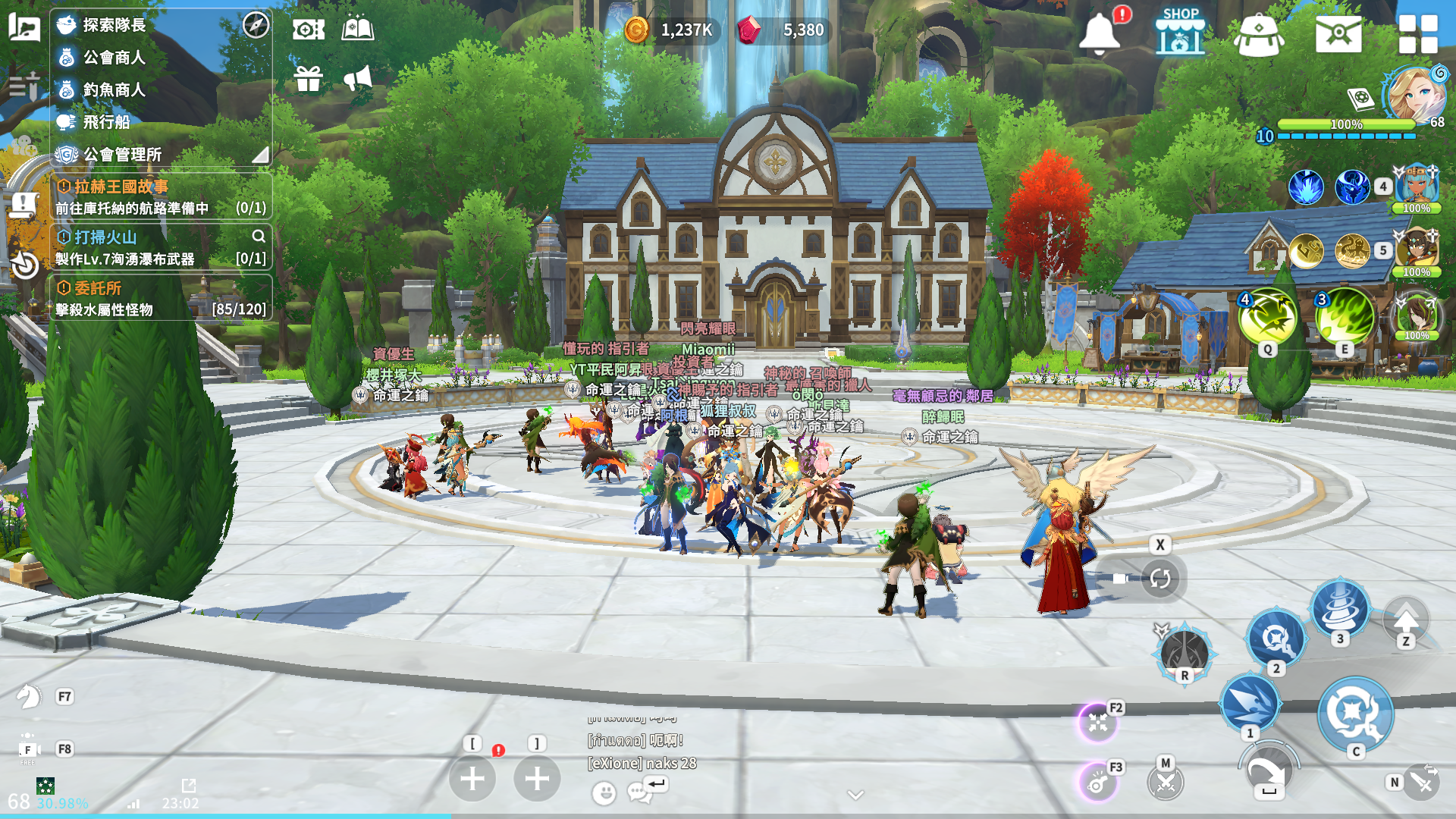Open the open-book guide icon
Viewport: 1456px width, 819px height.
[x=357, y=30]
